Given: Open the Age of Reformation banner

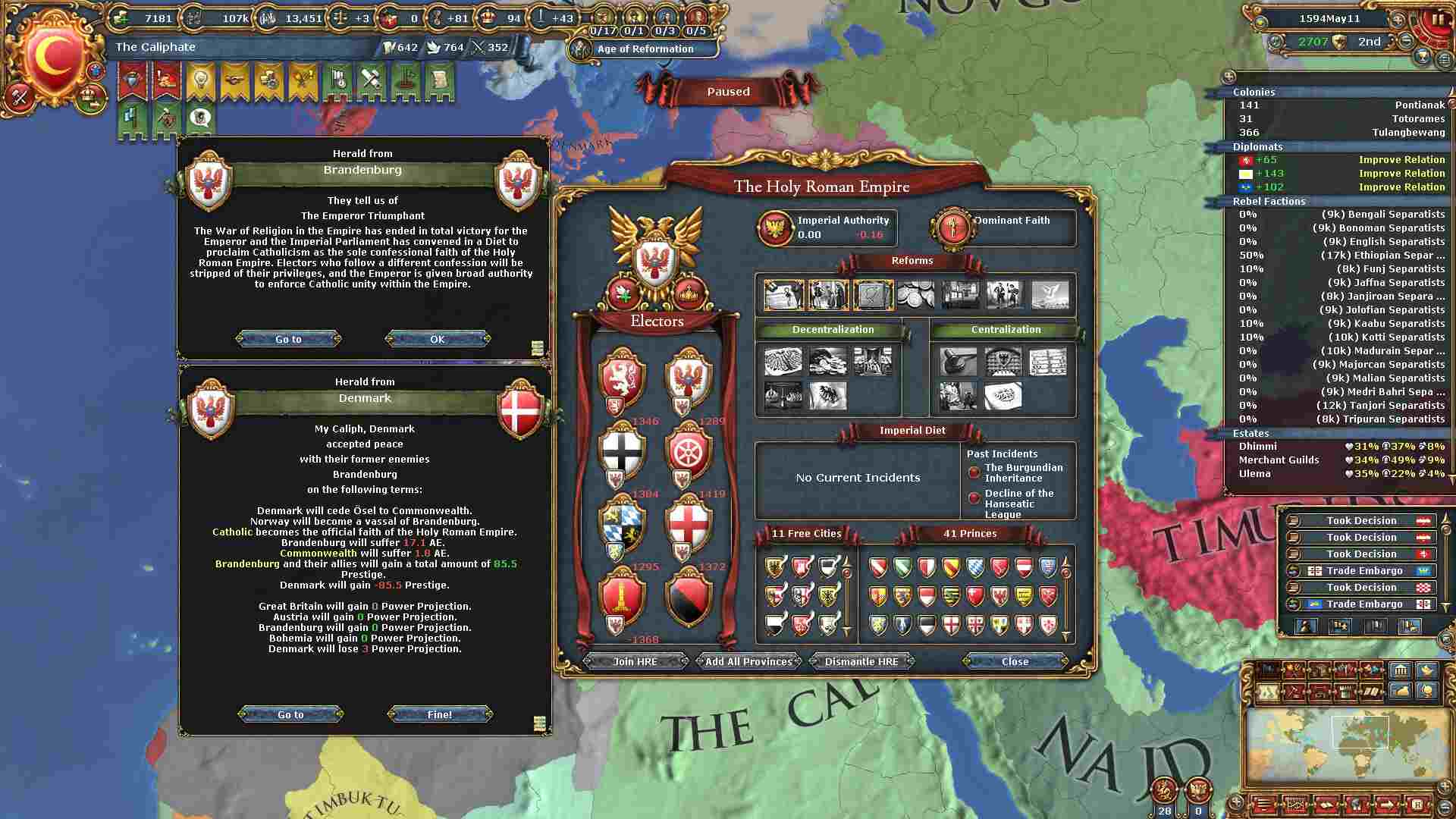Looking at the screenshot, I should click(645, 49).
